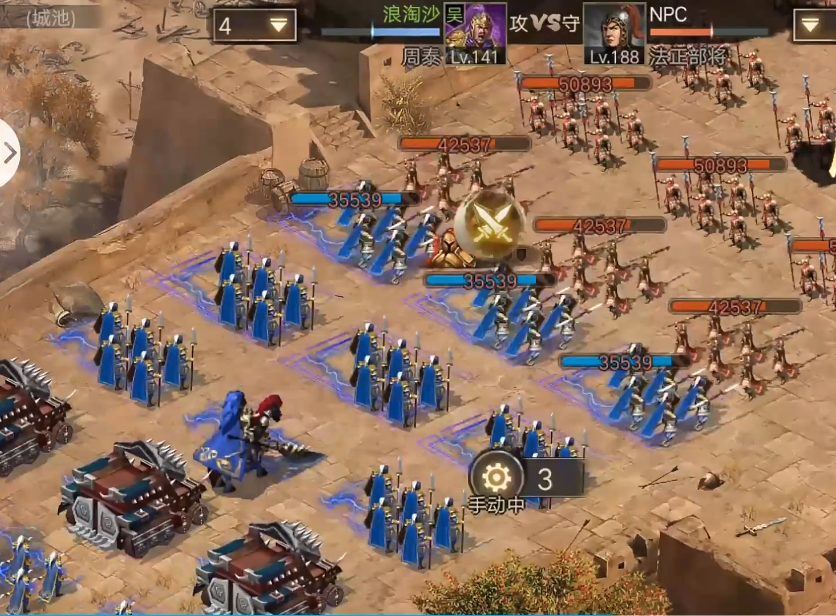836x616 pixels.
Task: Expand the side panel with the white arrow tab
Action: (10, 153)
